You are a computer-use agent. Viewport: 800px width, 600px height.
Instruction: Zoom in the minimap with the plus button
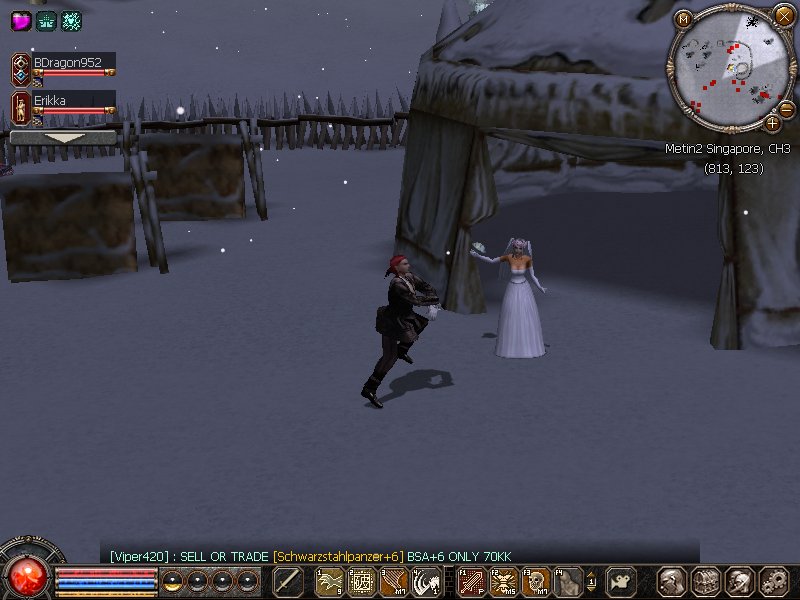[772, 124]
